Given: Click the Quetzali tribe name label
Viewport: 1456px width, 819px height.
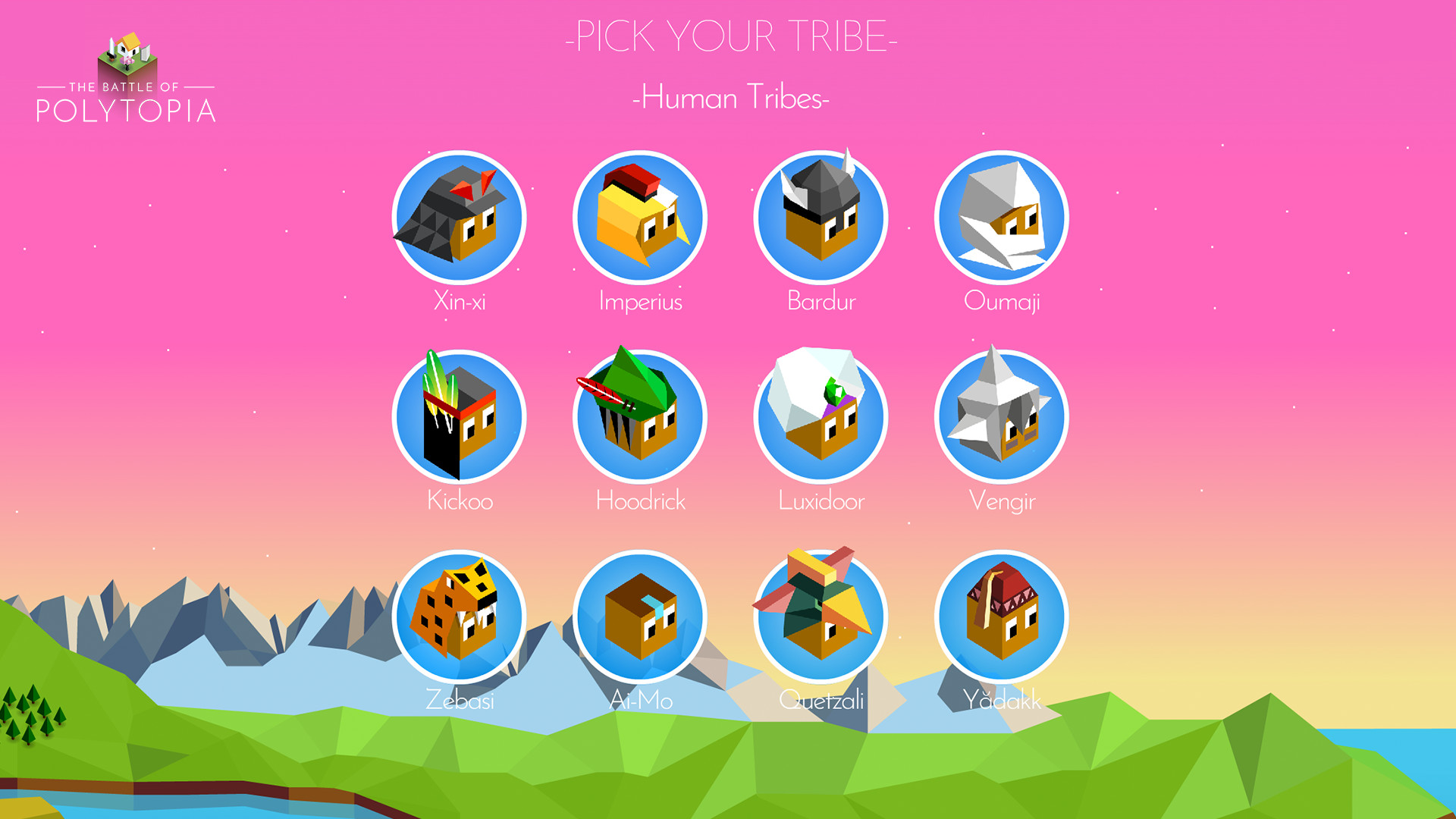Looking at the screenshot, I should [x=821, y=701].
